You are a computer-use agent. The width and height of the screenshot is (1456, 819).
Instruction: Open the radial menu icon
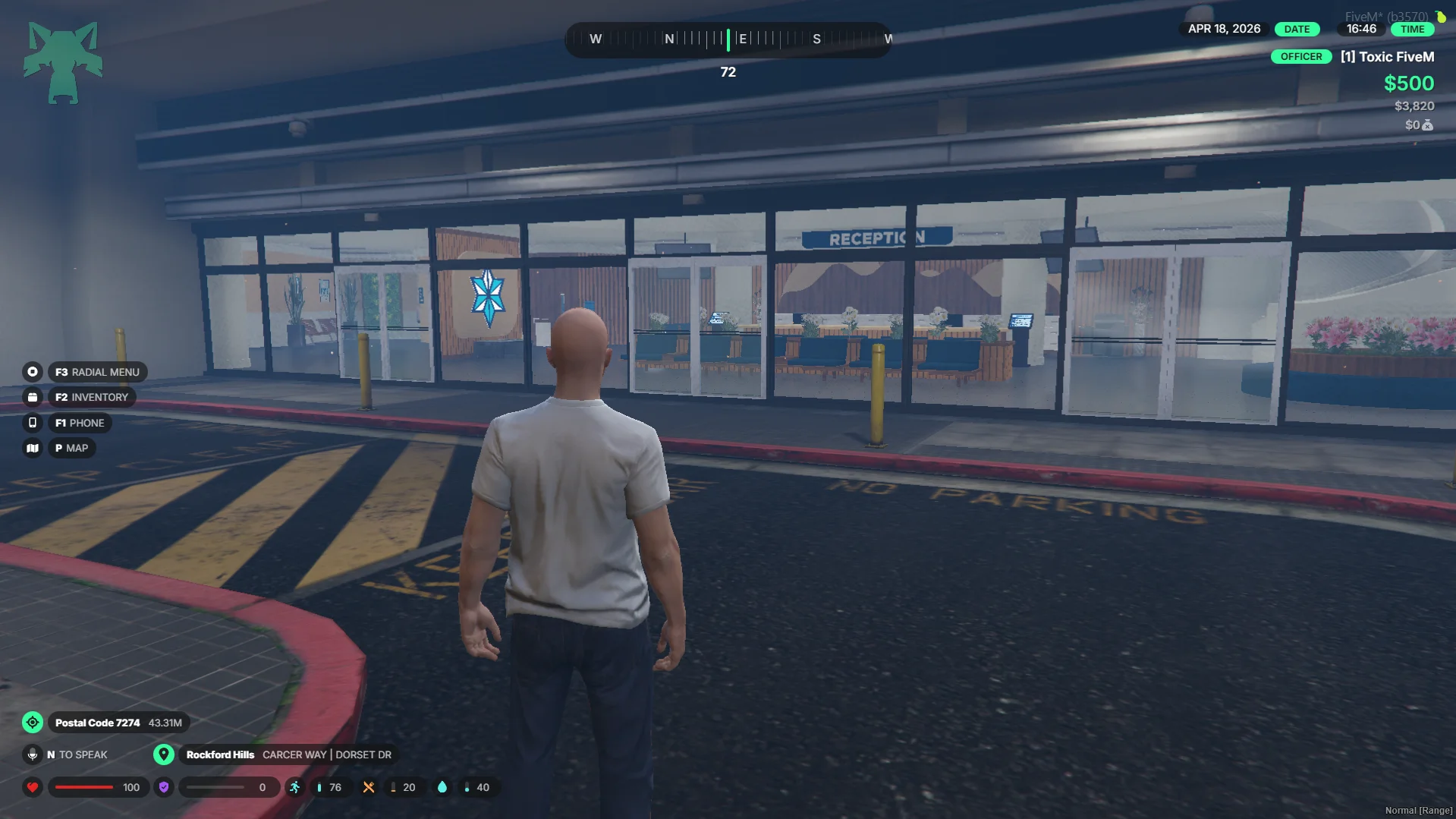[x=33, y=372]
